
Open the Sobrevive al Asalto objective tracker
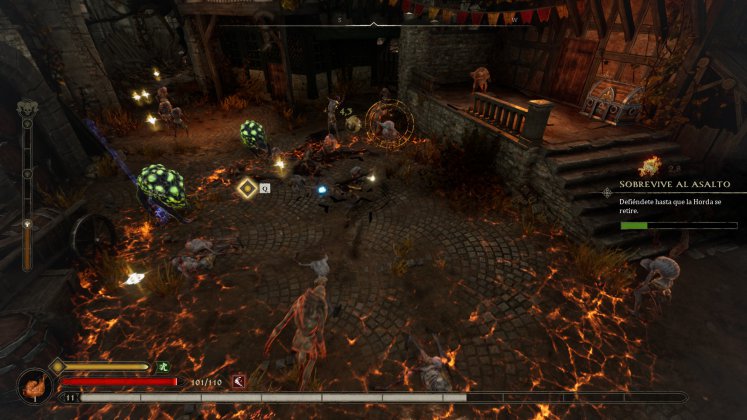point(674,185)
